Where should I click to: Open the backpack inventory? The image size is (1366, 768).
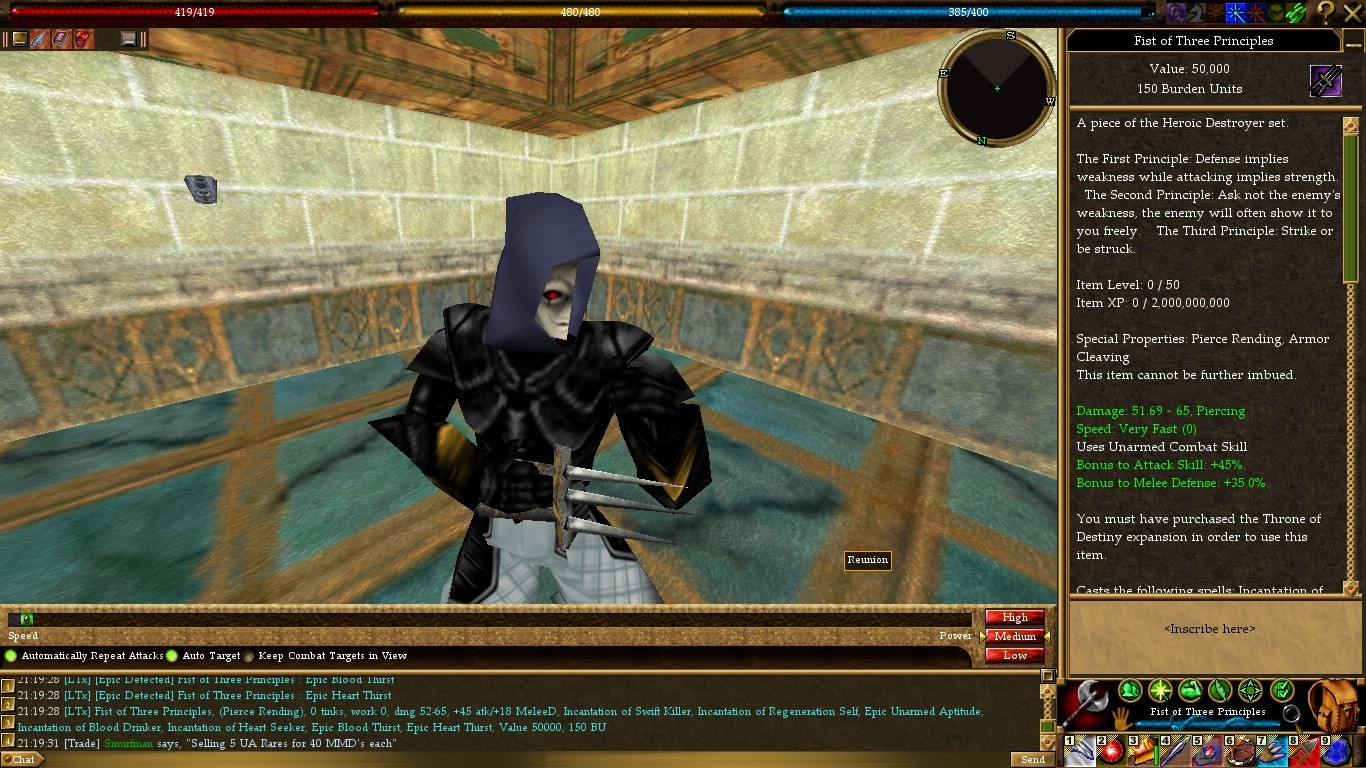tap(1336, 703)
